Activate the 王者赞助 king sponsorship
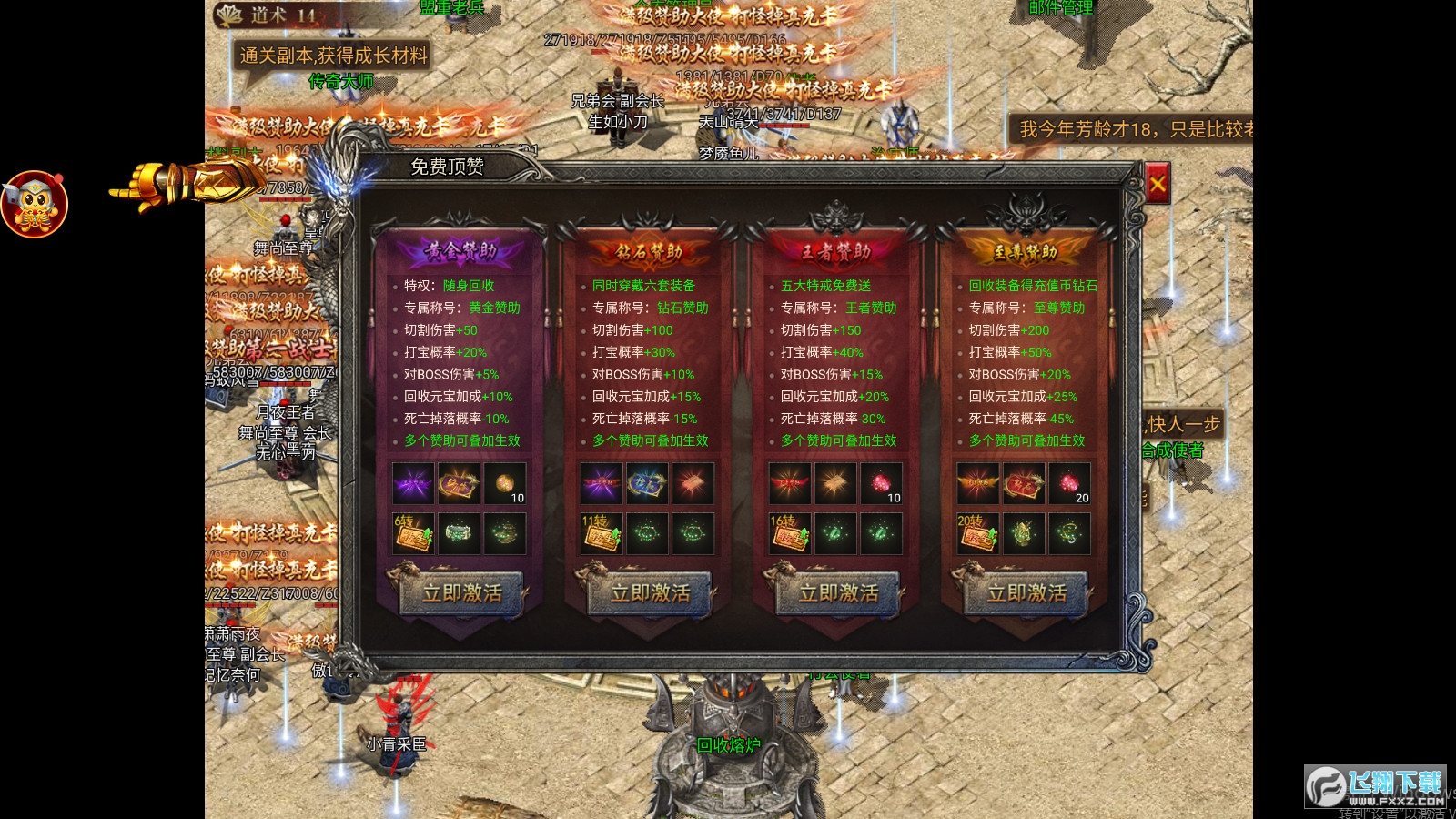Viewport: 1456px width, 819px height. [838, 593]
